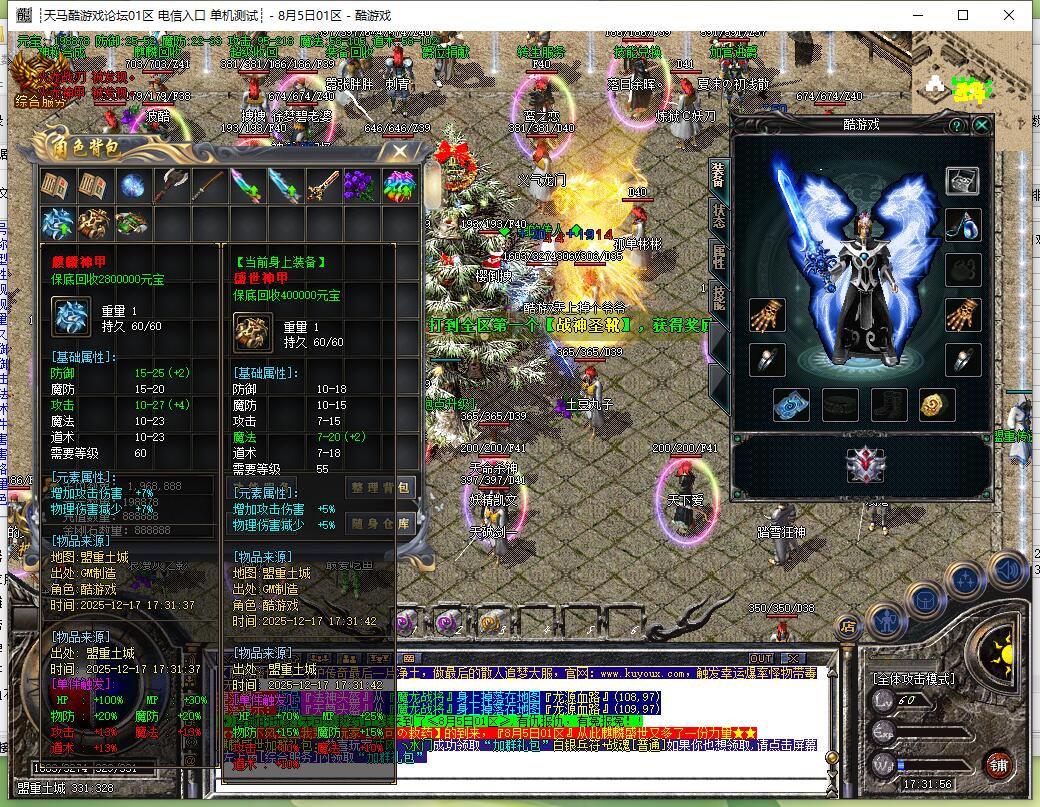Image resolution: width=1040 pixels, height=807 pixels.
Task: Open the 店 shop round button
Action: click(x=848, y=627)
